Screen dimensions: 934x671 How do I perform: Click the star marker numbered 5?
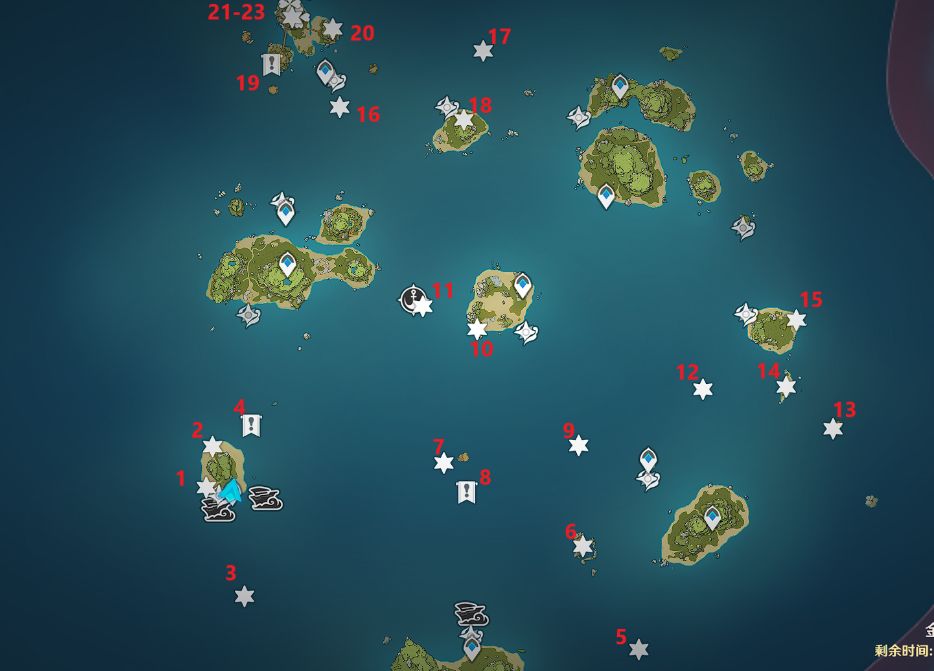tap(639, 649)
